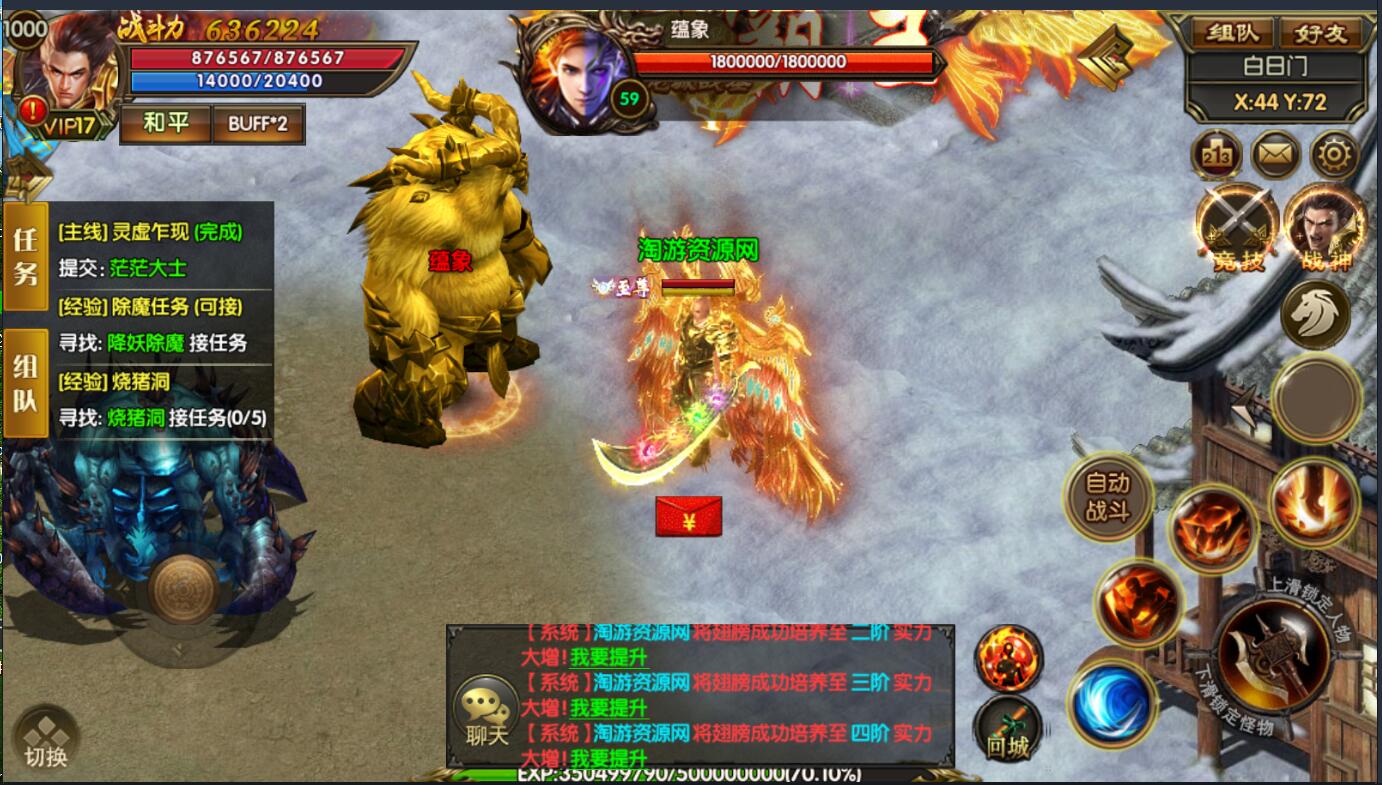Click the 回城 return to town button
This screenshot has width=1382, height=785.
click(x=1008, y=729)
